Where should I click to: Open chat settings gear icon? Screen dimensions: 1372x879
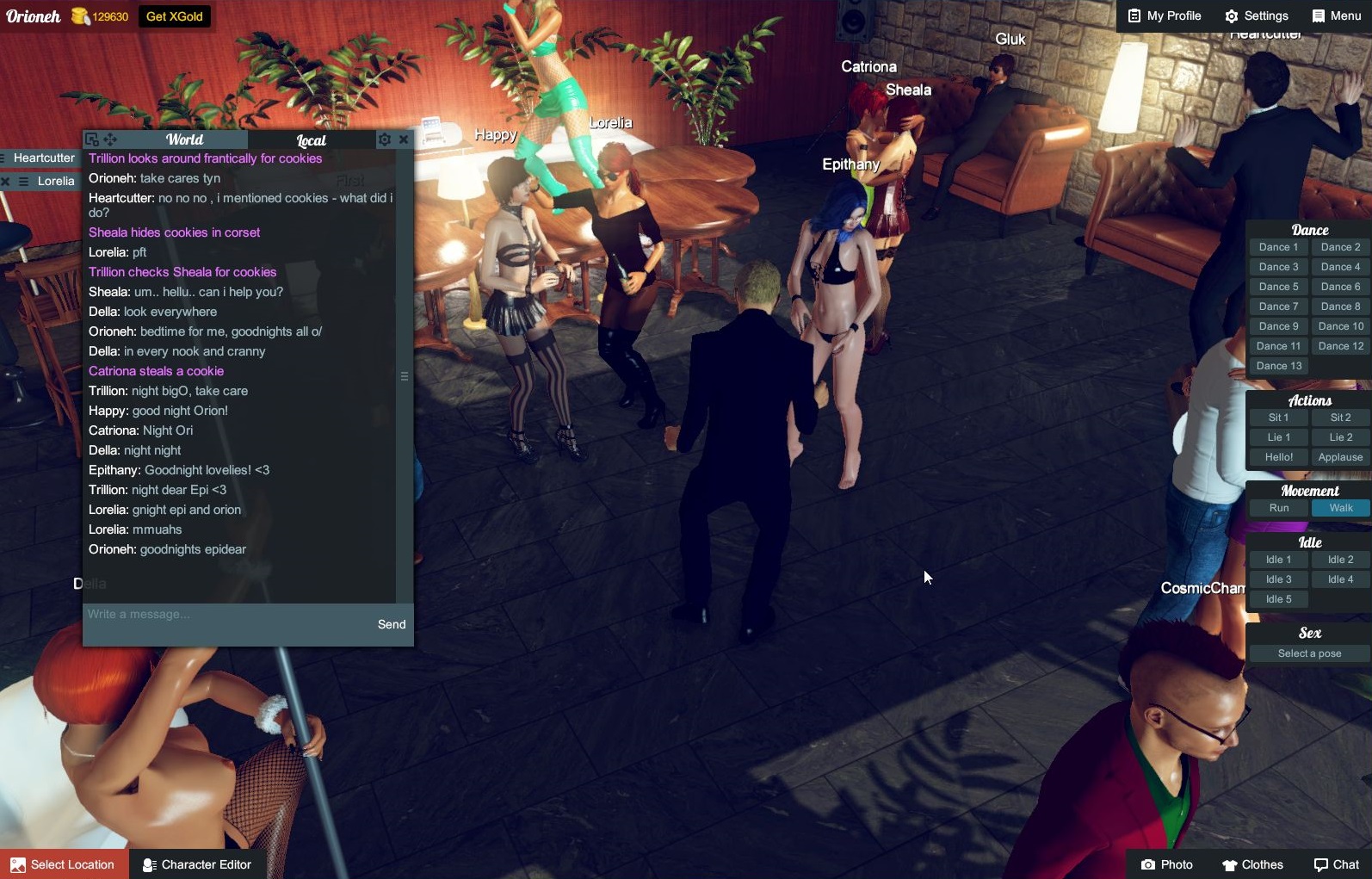coord(385,139)
